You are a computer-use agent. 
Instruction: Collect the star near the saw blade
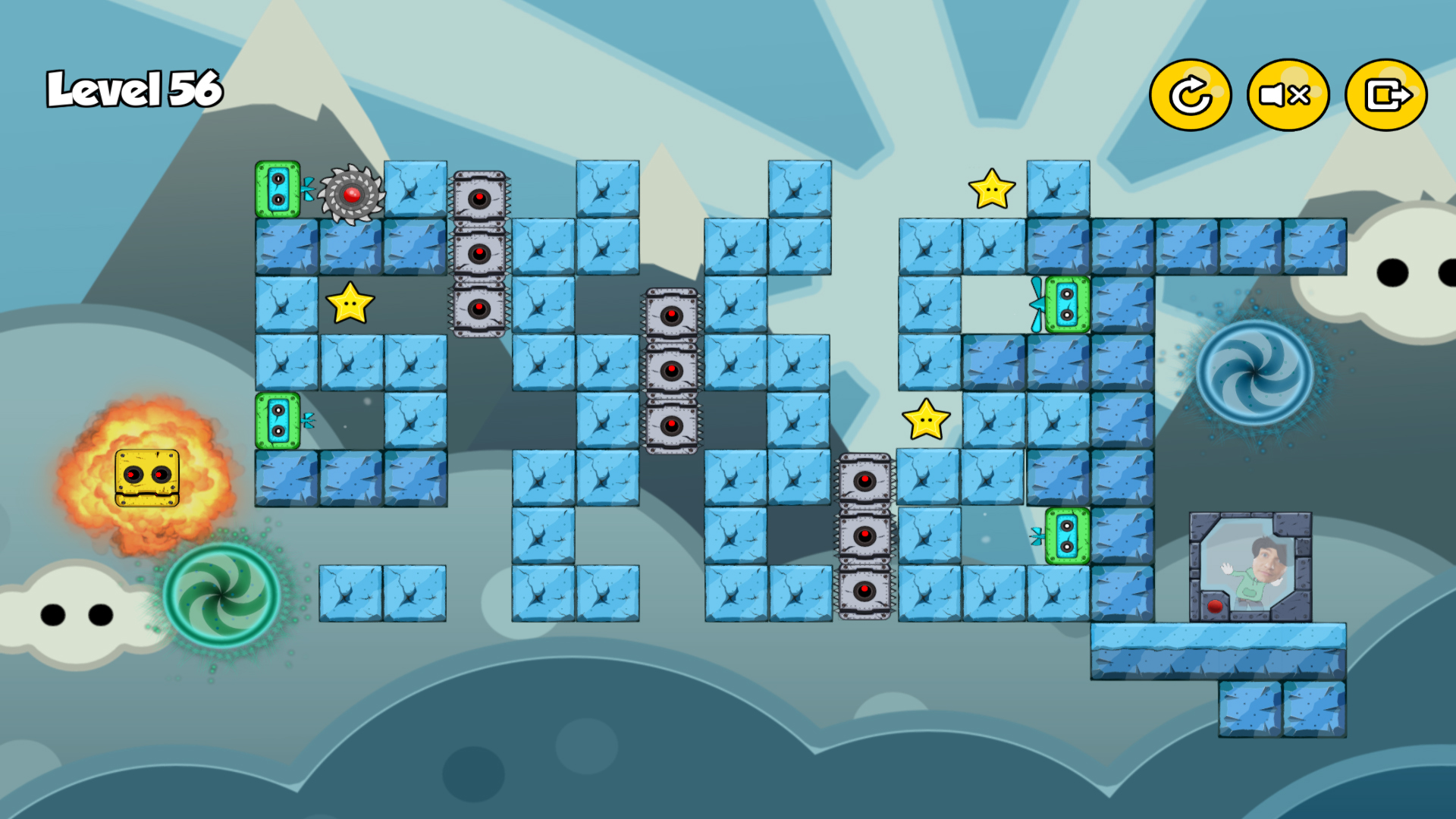pyautogui.click(x=350, y=305)
